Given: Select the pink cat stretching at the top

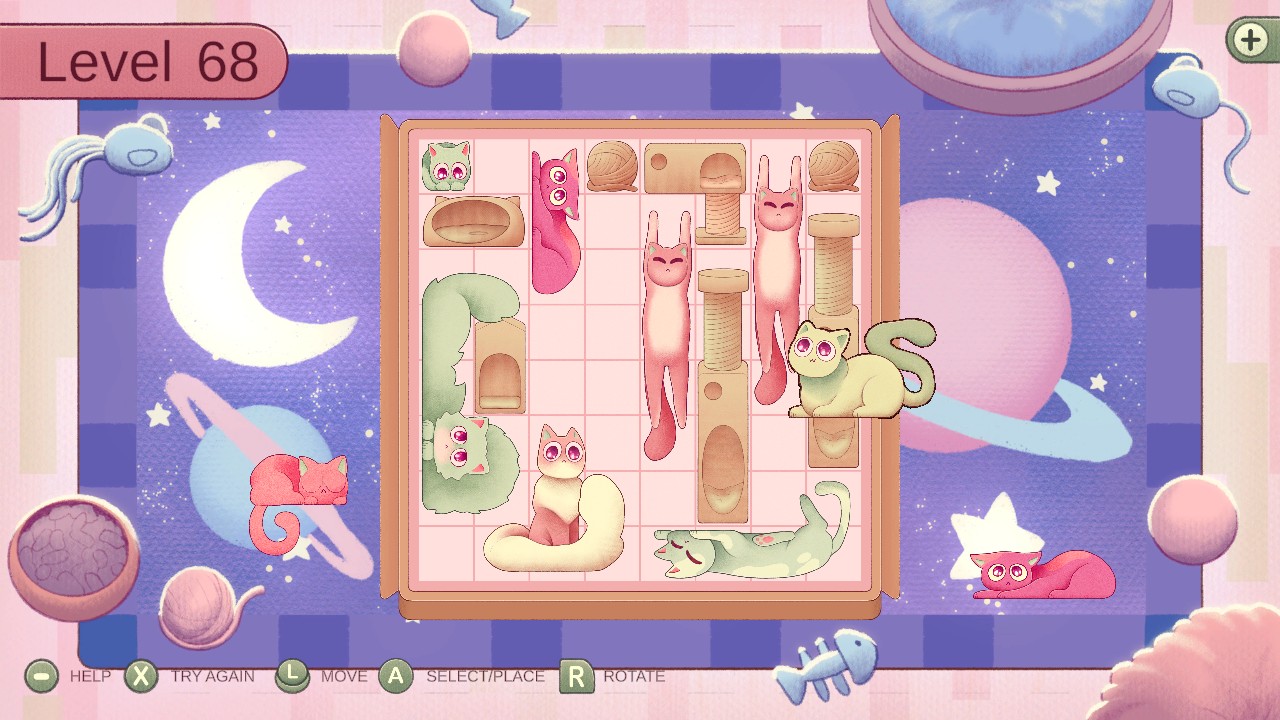Looking at the screenshot, I should 556,220.
